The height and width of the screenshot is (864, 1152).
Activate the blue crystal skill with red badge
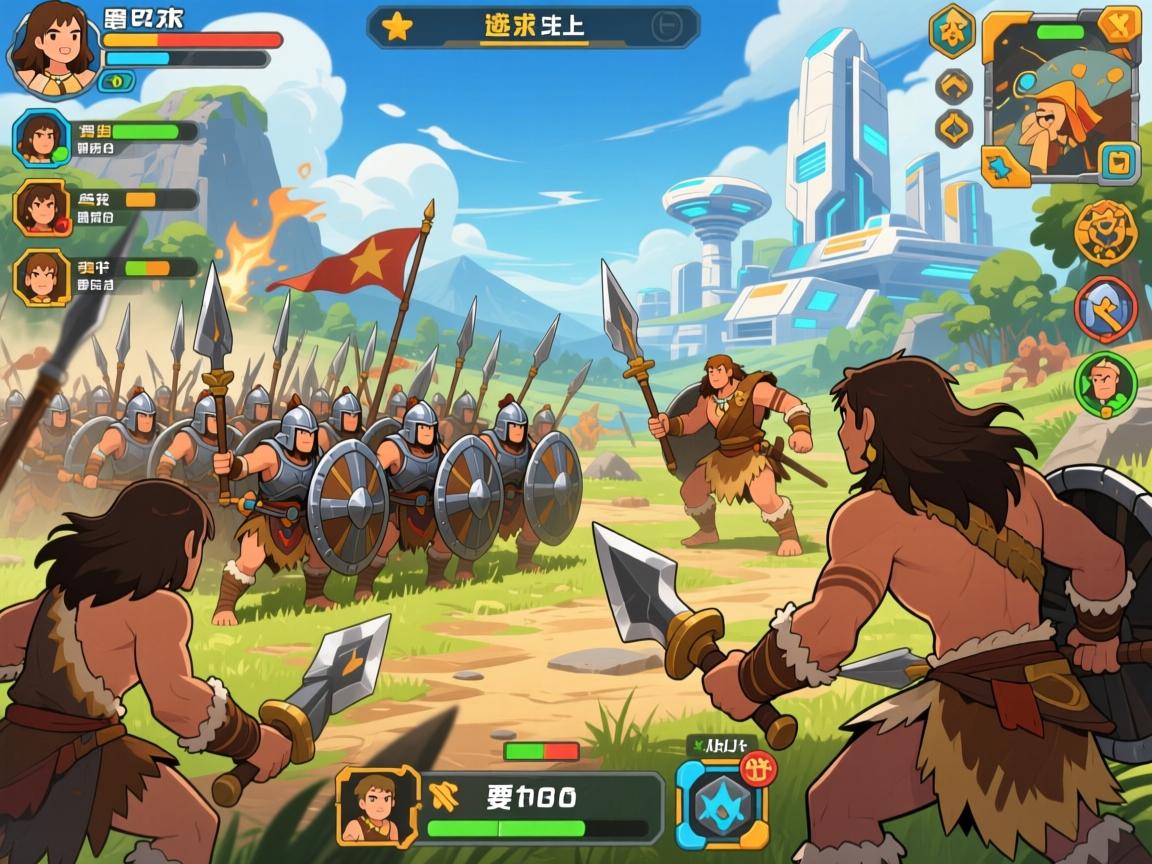click(x=717, y=803)
